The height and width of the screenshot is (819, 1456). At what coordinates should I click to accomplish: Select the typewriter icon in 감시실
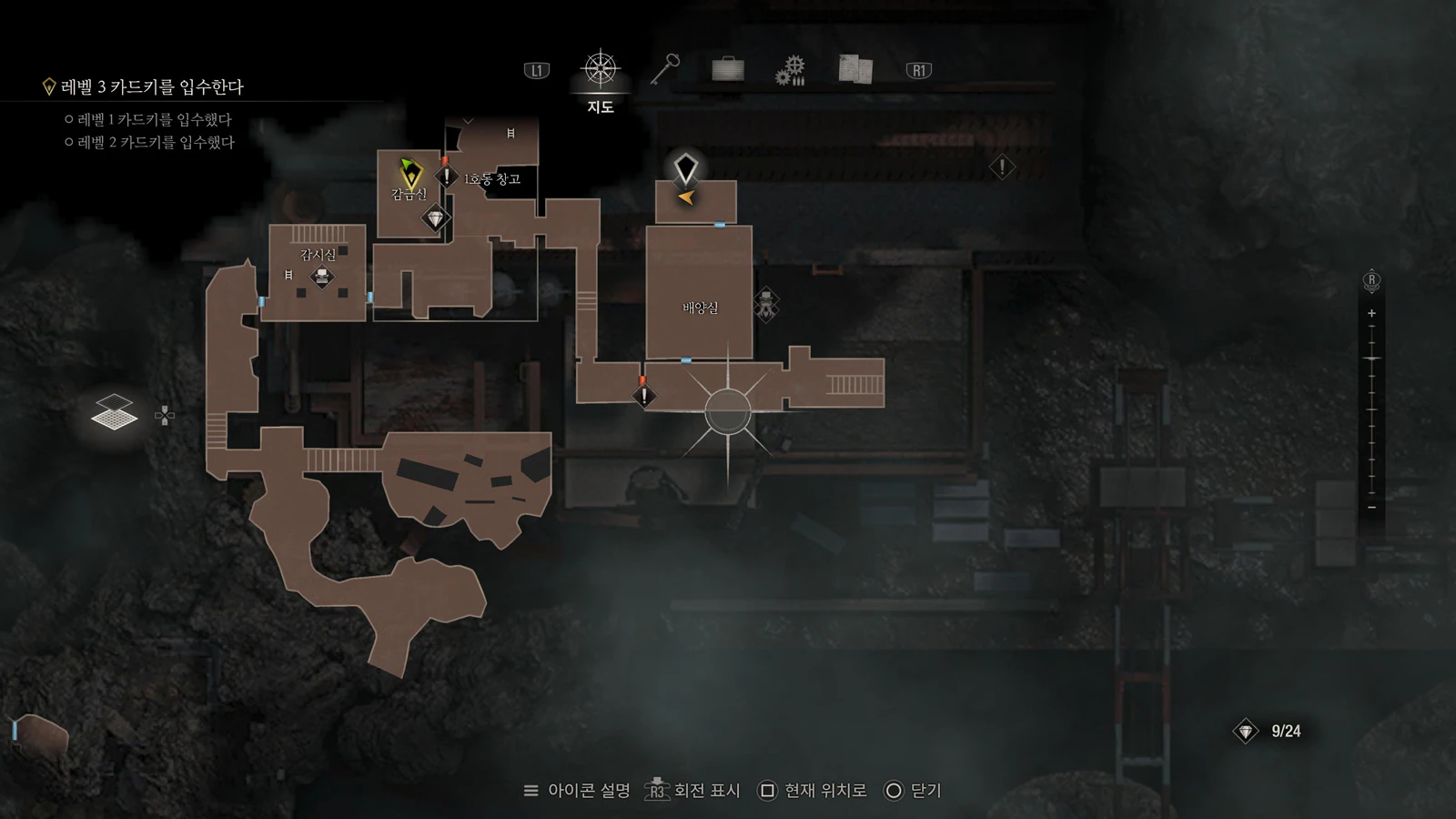coord(321,277)
